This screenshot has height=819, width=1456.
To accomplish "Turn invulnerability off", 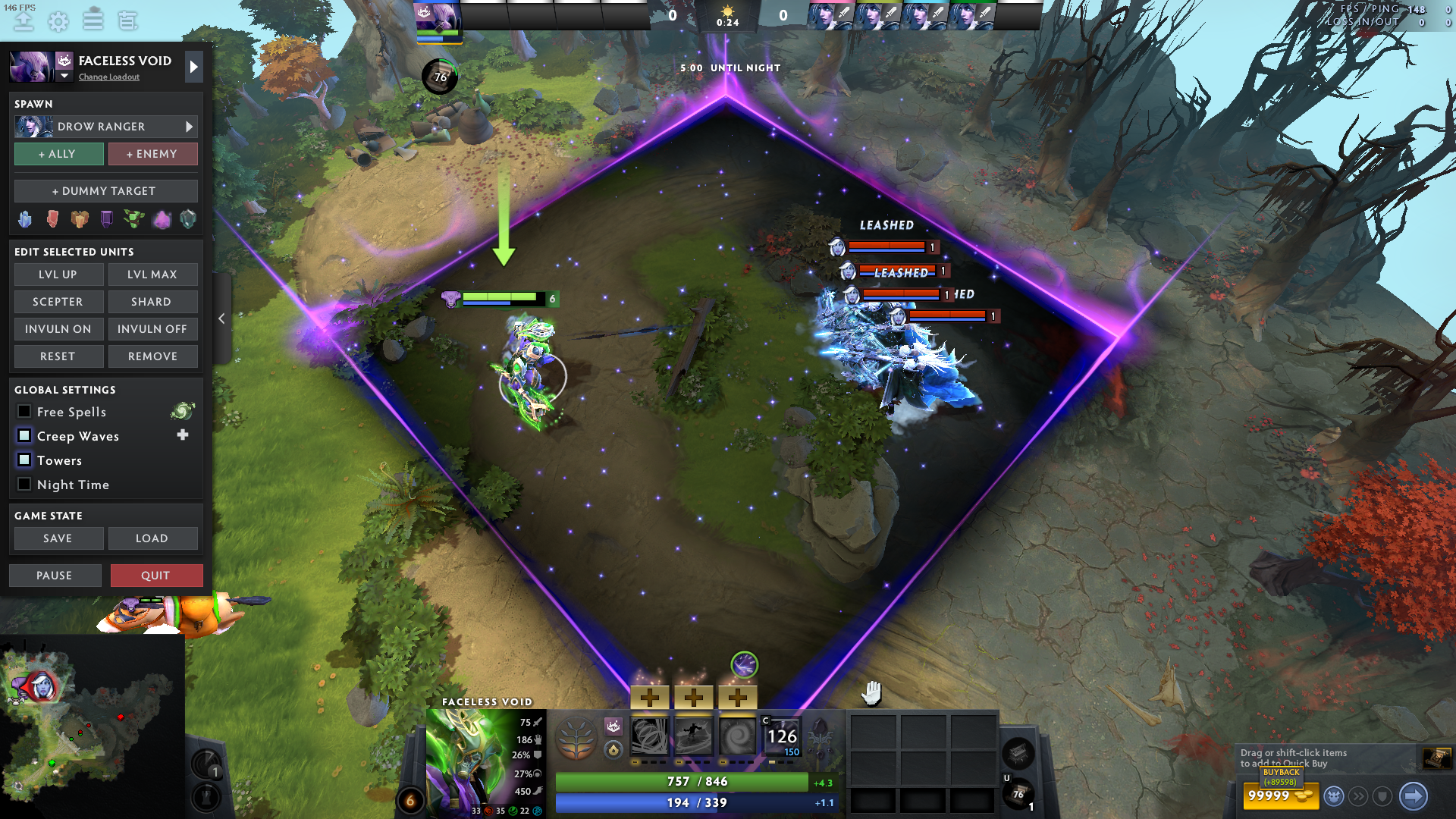I will 152,329.
